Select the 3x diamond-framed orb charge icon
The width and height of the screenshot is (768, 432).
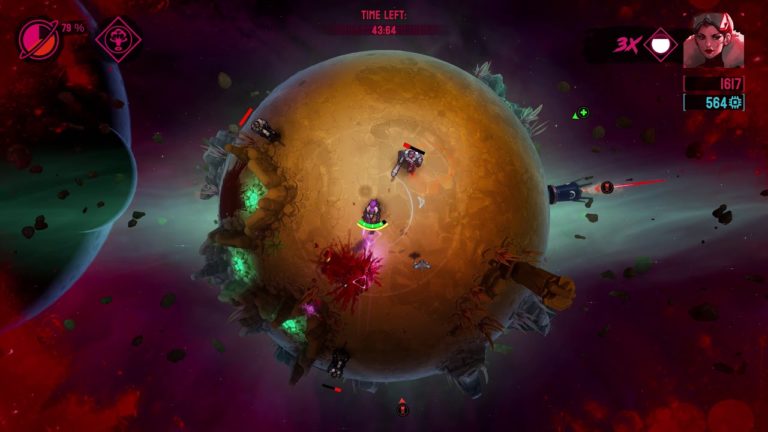click(x=660, y=44)
